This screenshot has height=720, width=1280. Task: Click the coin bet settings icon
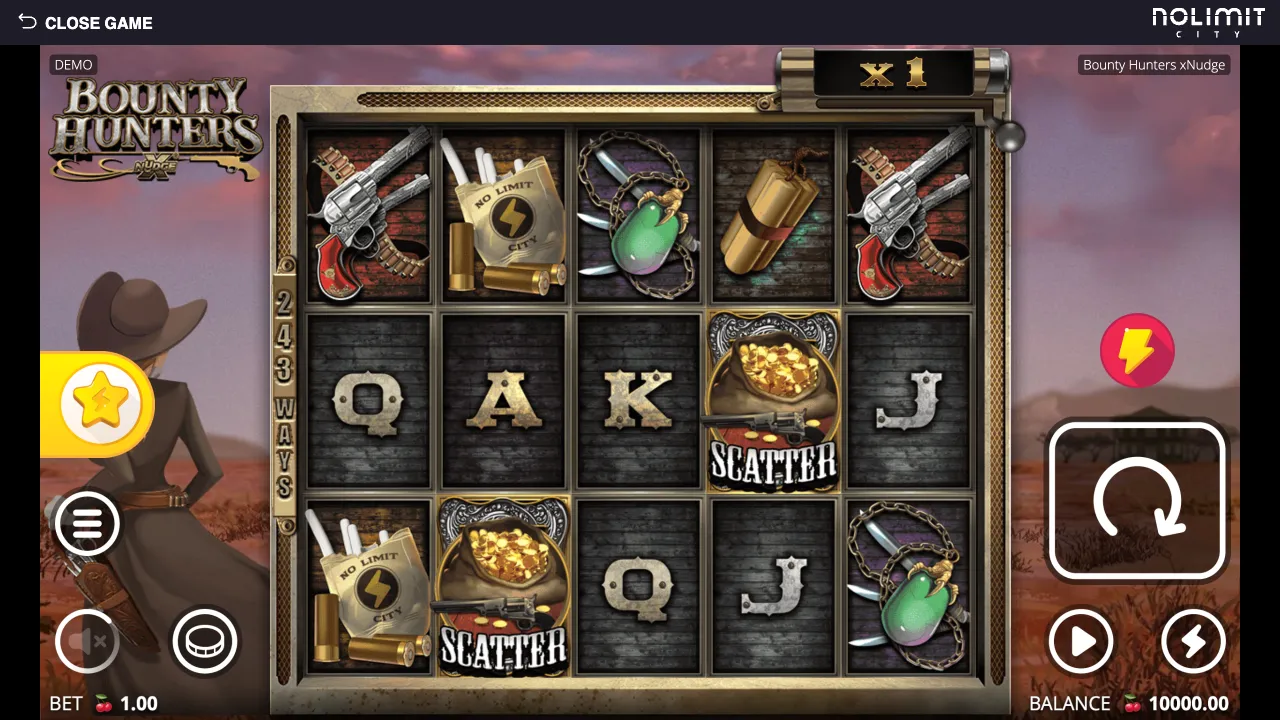204,641
